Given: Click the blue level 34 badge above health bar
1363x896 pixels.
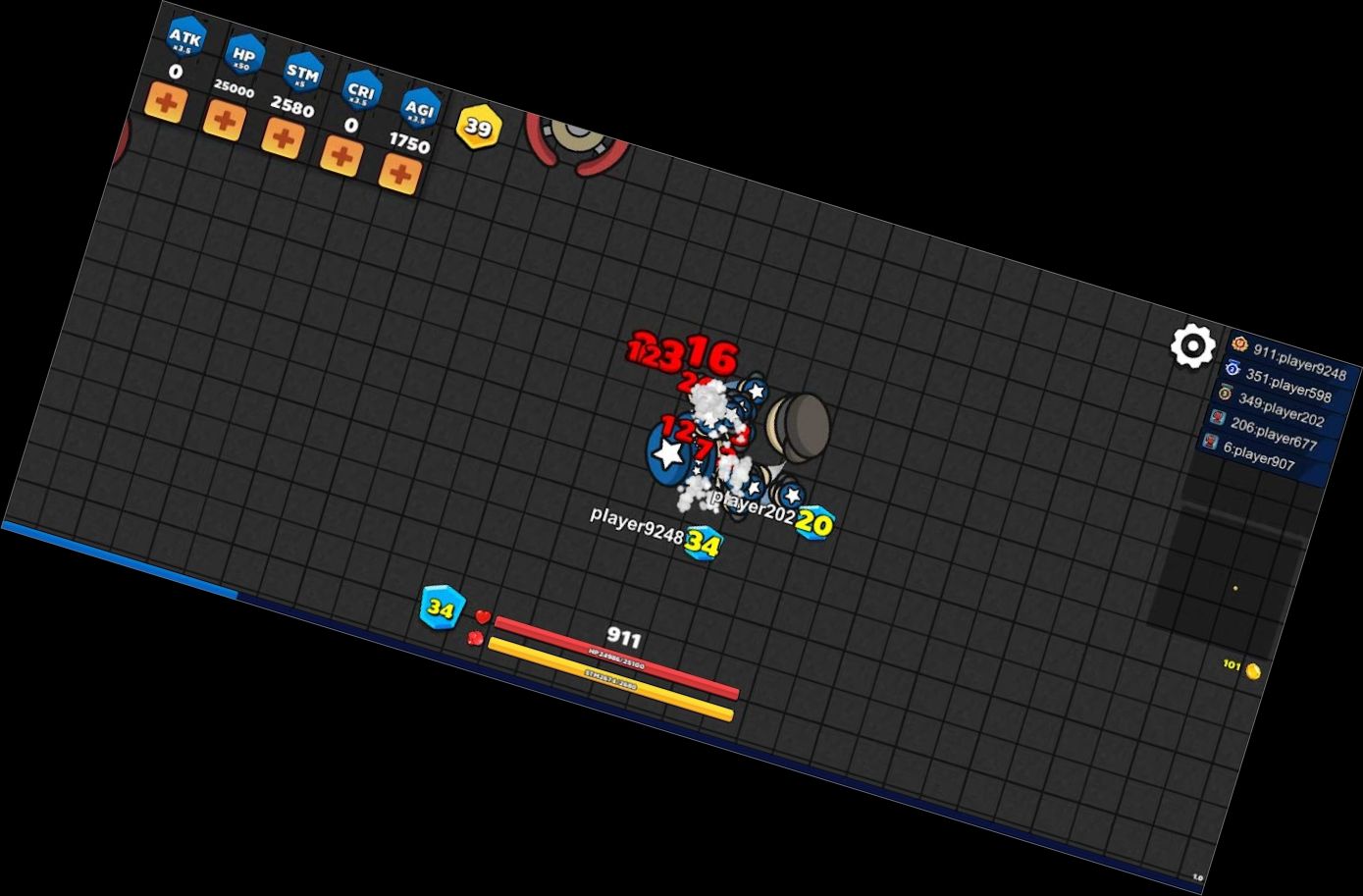Looking at the screenshot, I should (440, 606).
